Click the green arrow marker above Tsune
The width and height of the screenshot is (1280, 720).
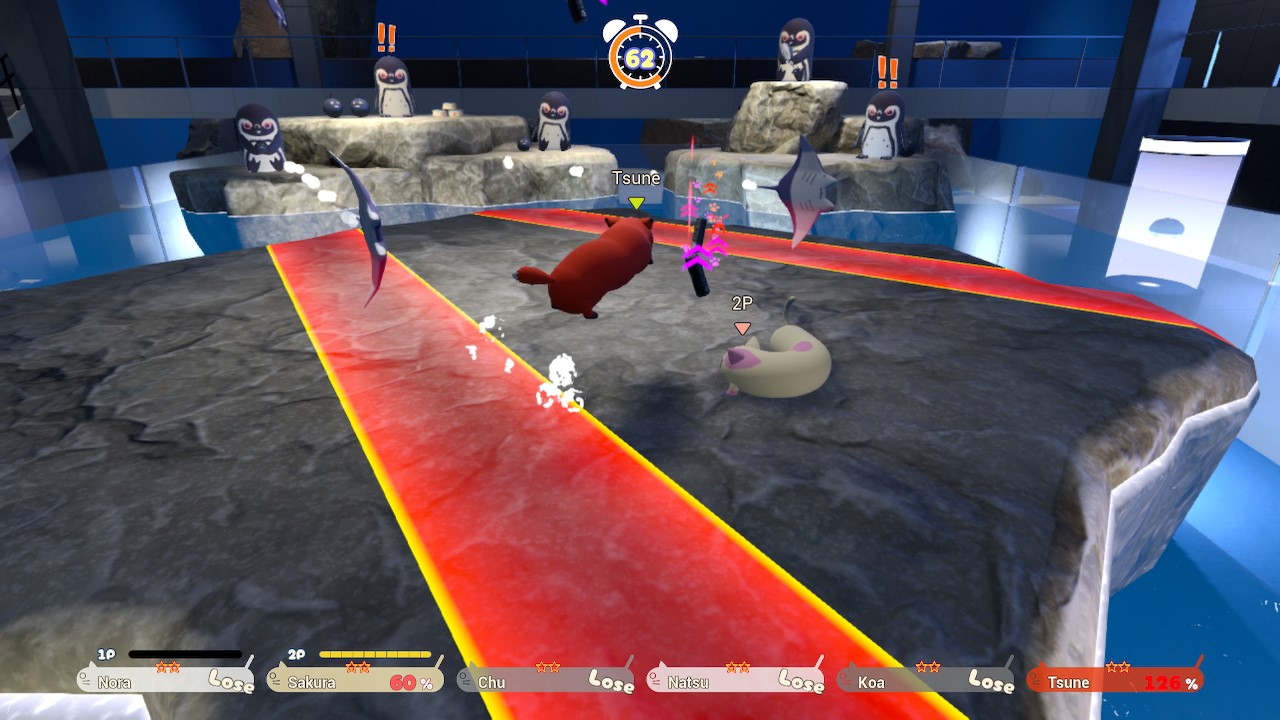[636, 200]
